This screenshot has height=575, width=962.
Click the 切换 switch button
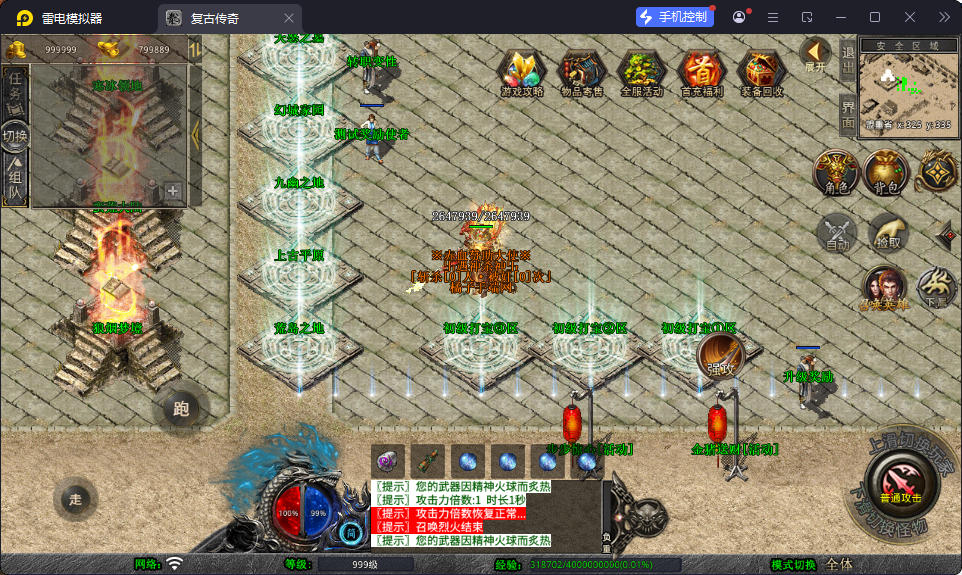point(15,136)
